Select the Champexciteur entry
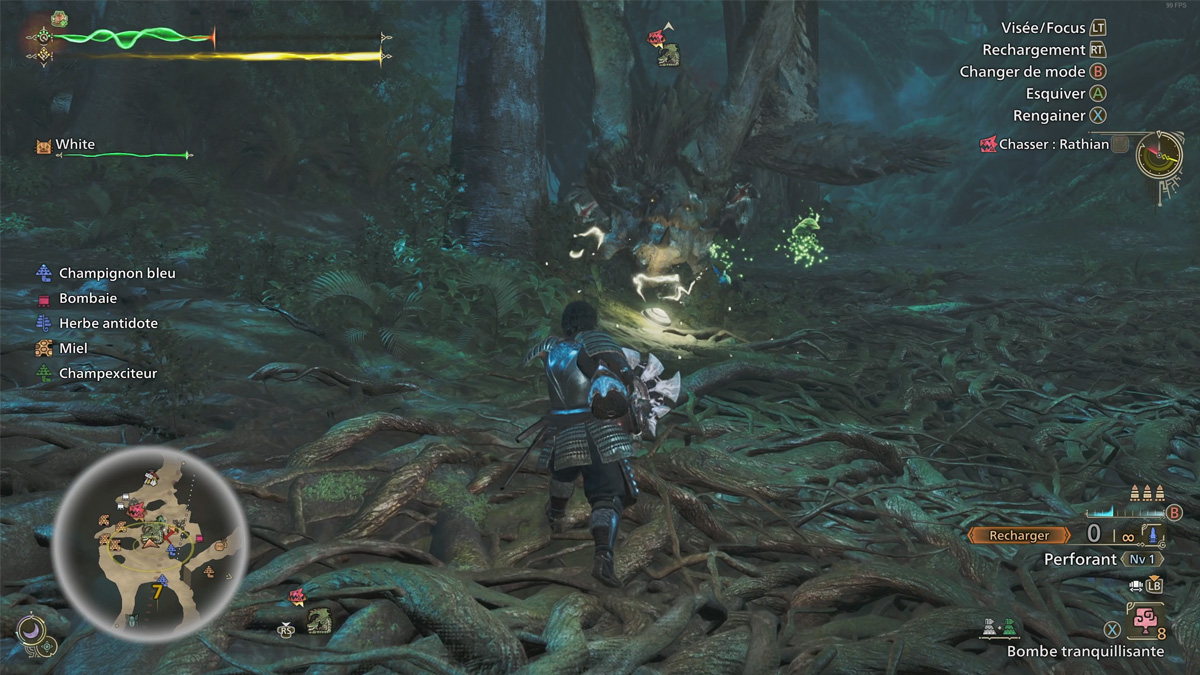Viewport: 1200px width, 675px height. click(108, 373)
